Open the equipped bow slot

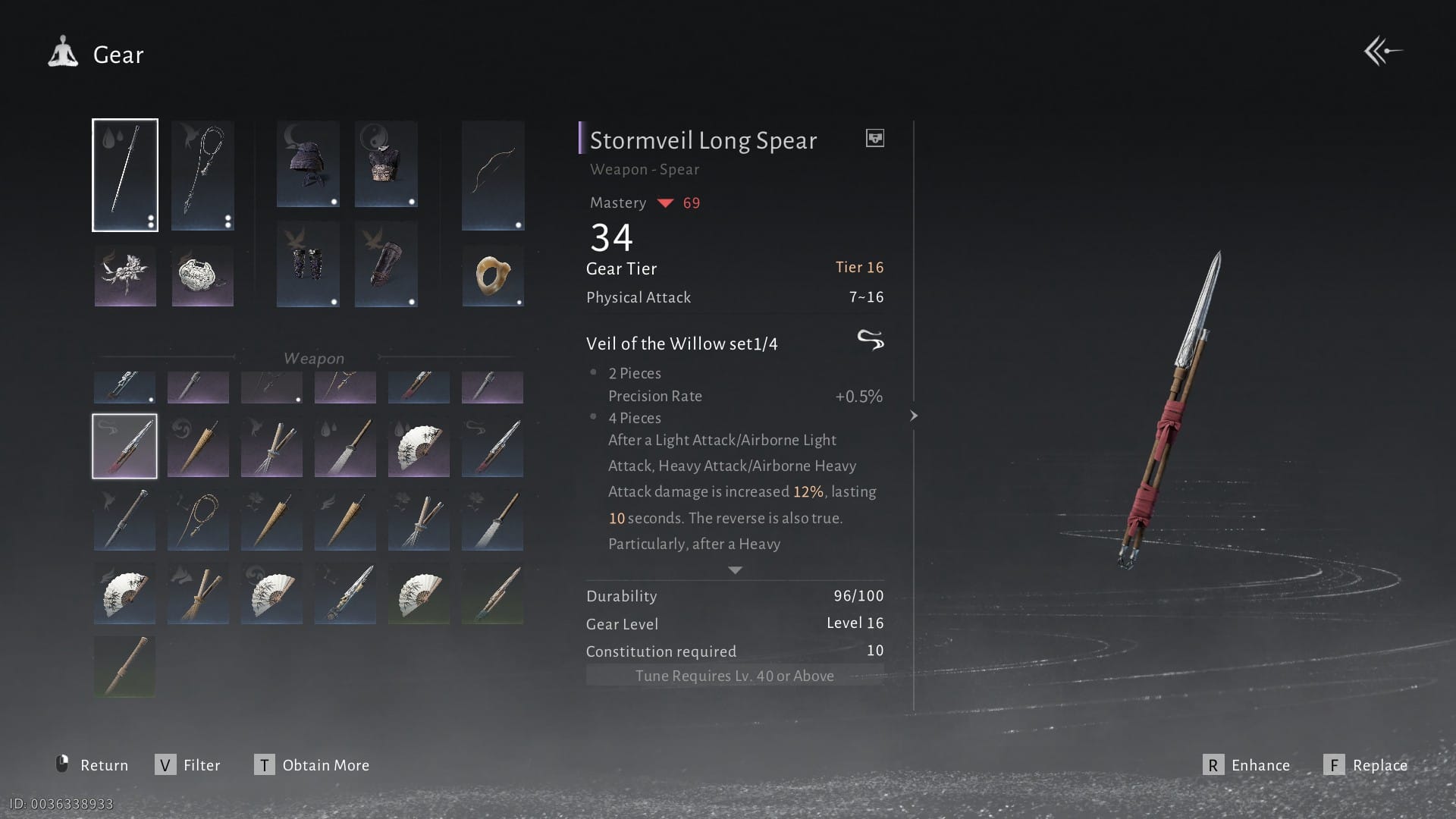point(493,175)
